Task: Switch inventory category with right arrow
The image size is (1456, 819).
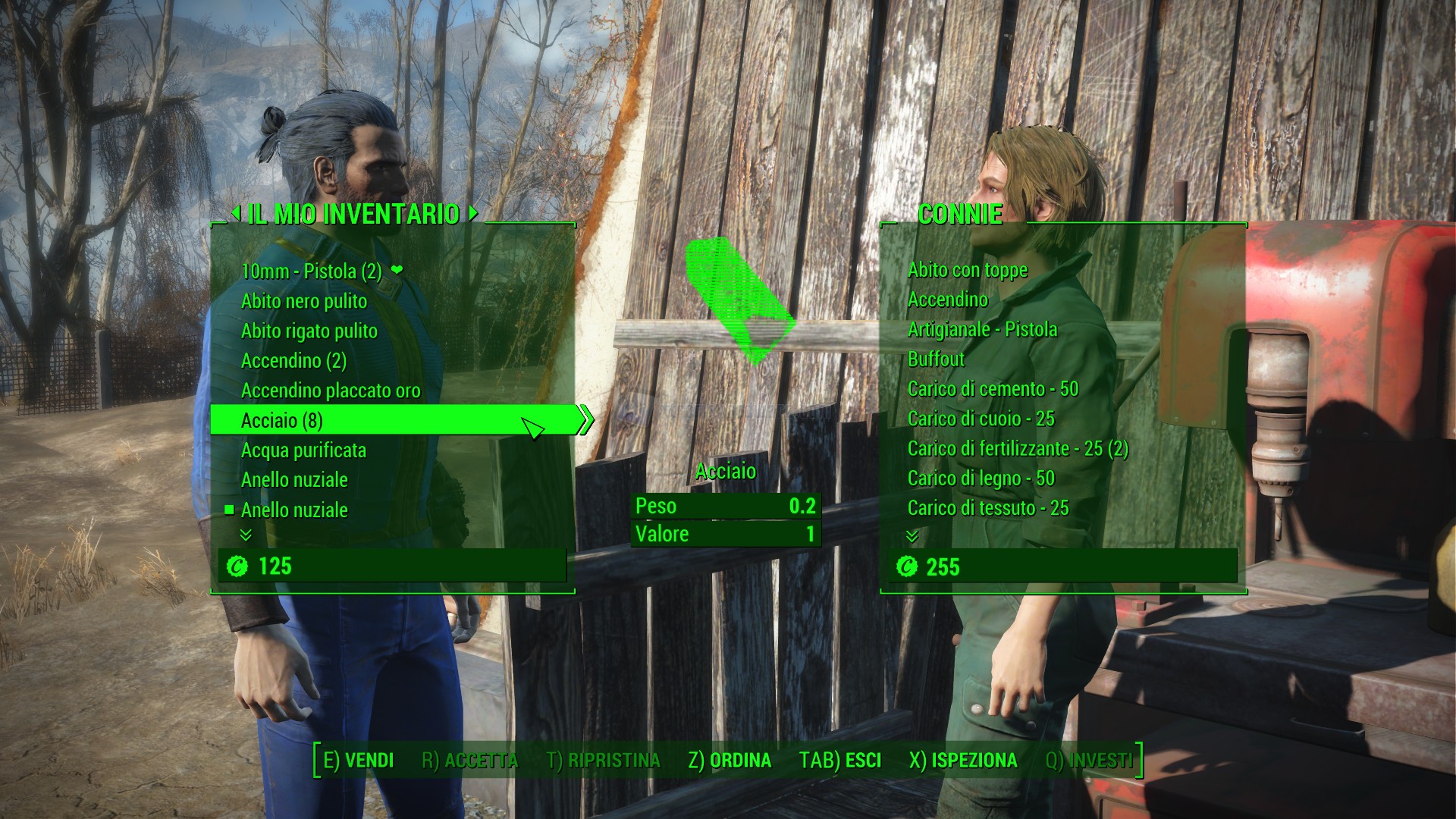Action: 473,214
